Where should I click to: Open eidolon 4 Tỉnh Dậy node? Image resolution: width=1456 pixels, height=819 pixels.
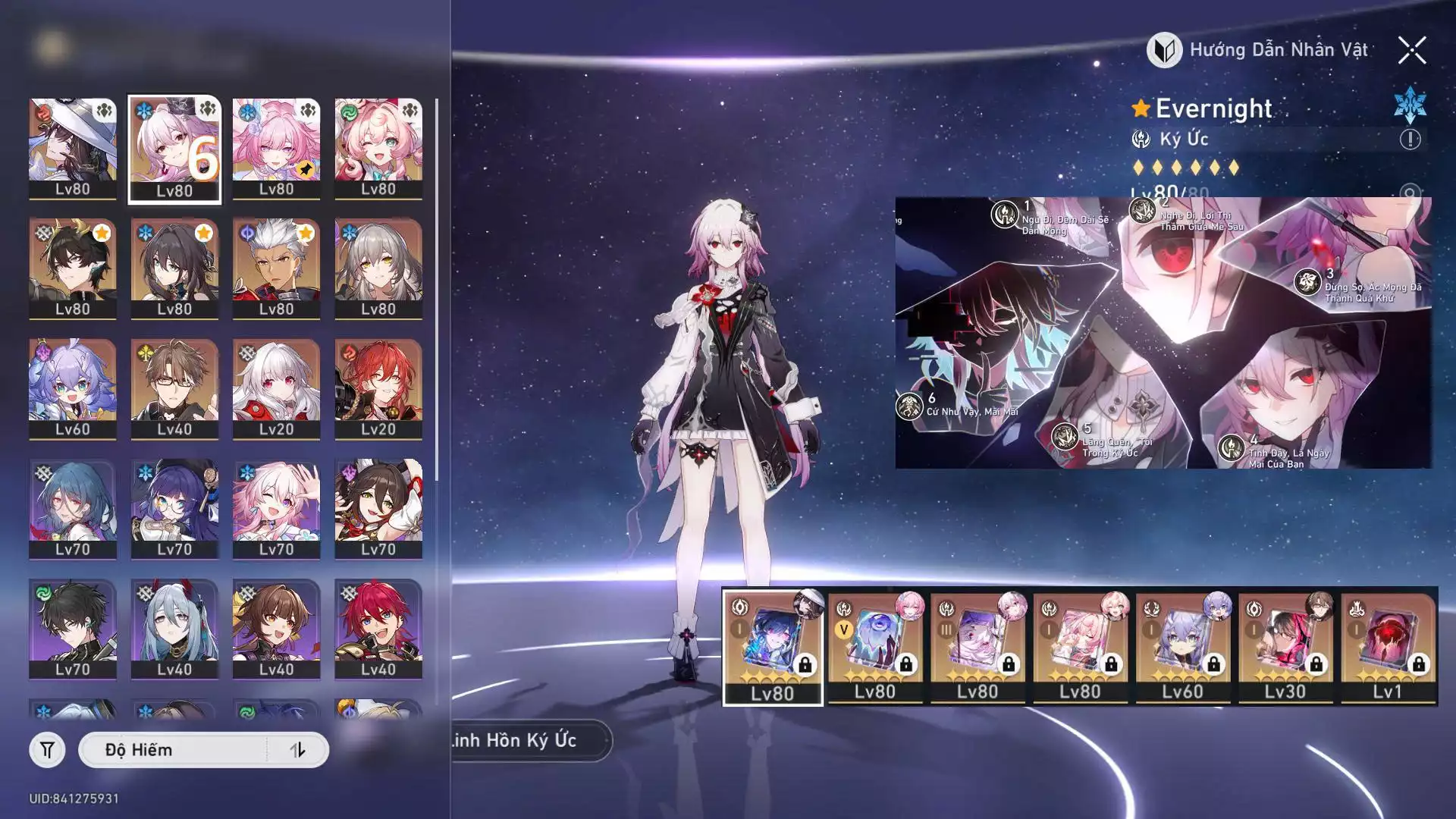1231,447
